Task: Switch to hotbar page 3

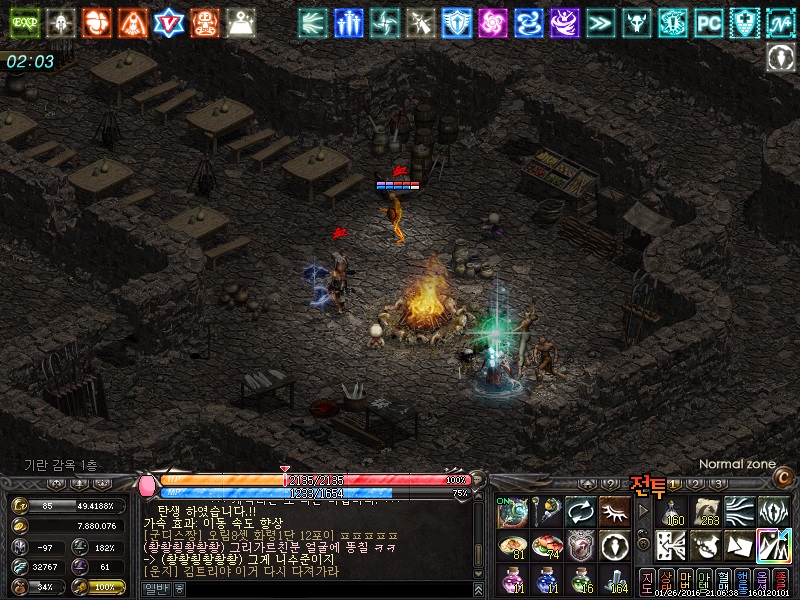Action: coord(717,484)
